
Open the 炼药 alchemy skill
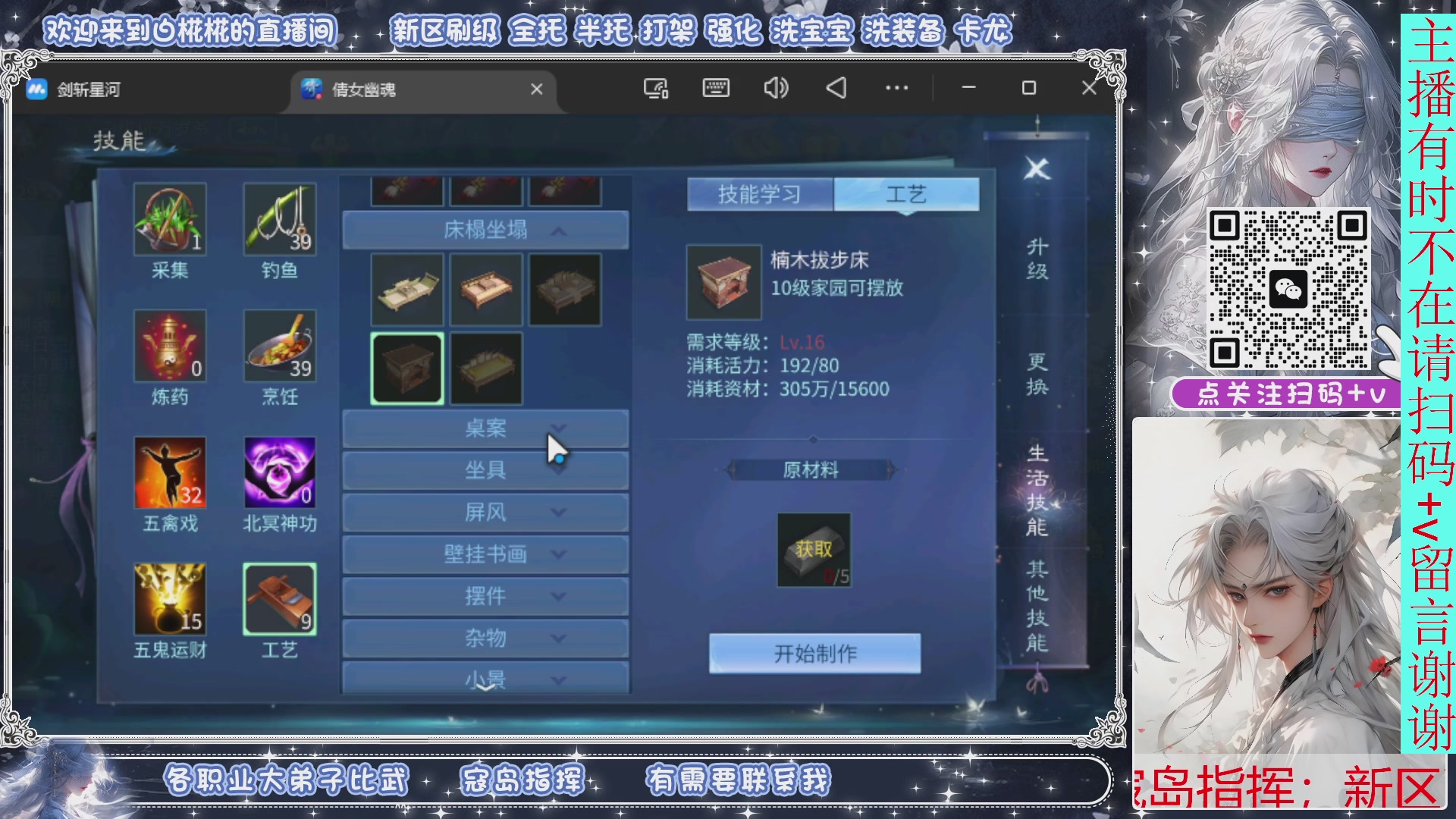pyautogui.click(x=171, y=347)
